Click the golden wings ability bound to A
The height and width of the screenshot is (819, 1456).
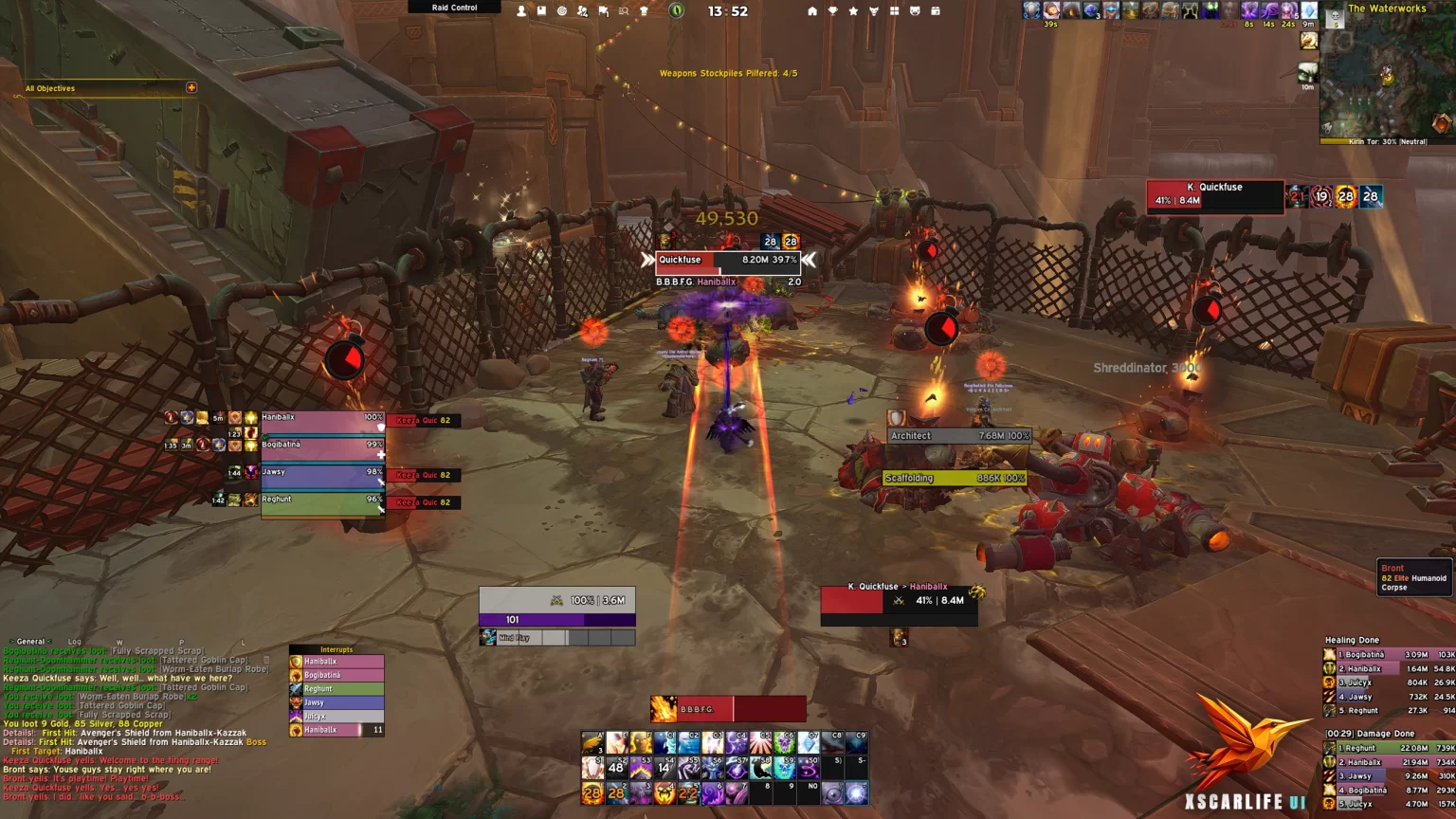click(592, 743)
